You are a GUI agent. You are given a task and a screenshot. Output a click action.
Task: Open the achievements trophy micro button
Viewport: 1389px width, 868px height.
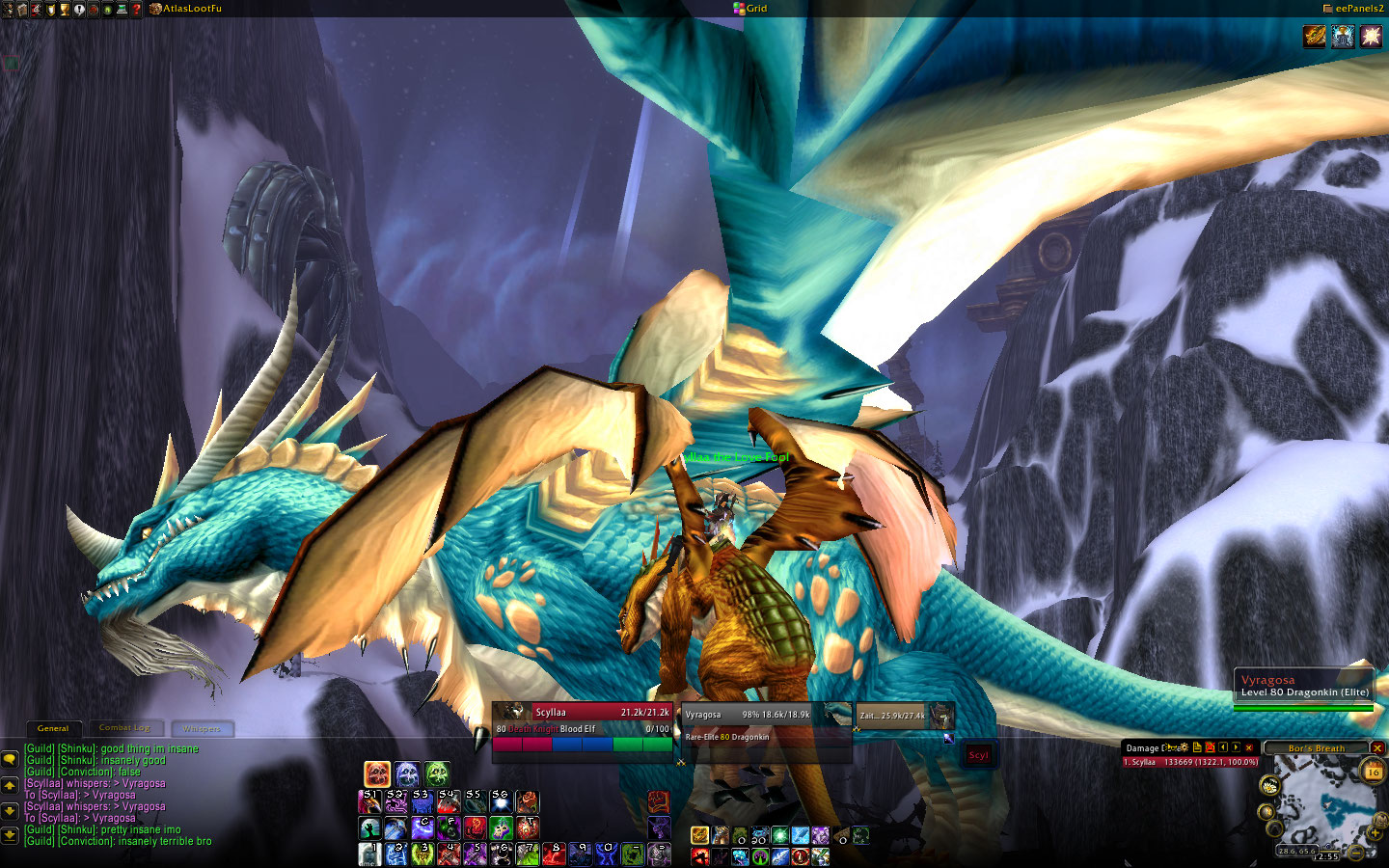65,9
